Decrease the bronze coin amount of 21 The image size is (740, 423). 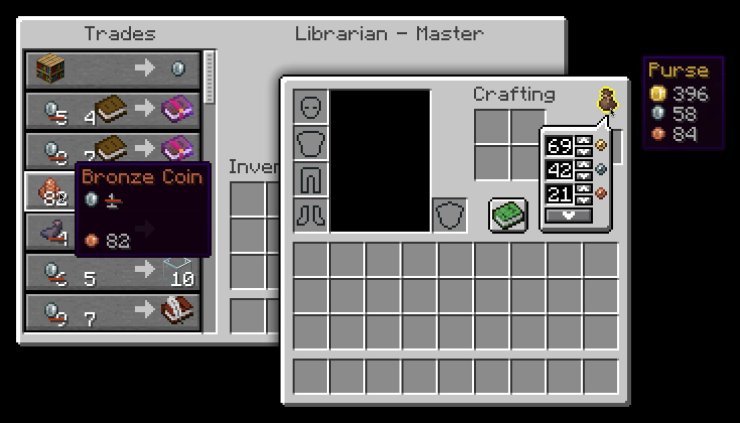click(x=583, y=198)
